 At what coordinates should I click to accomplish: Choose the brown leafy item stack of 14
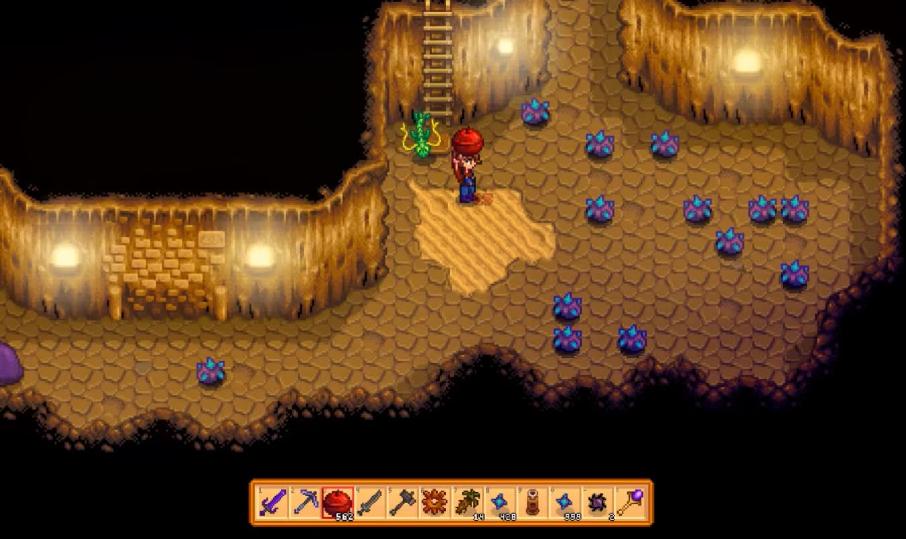467,502
